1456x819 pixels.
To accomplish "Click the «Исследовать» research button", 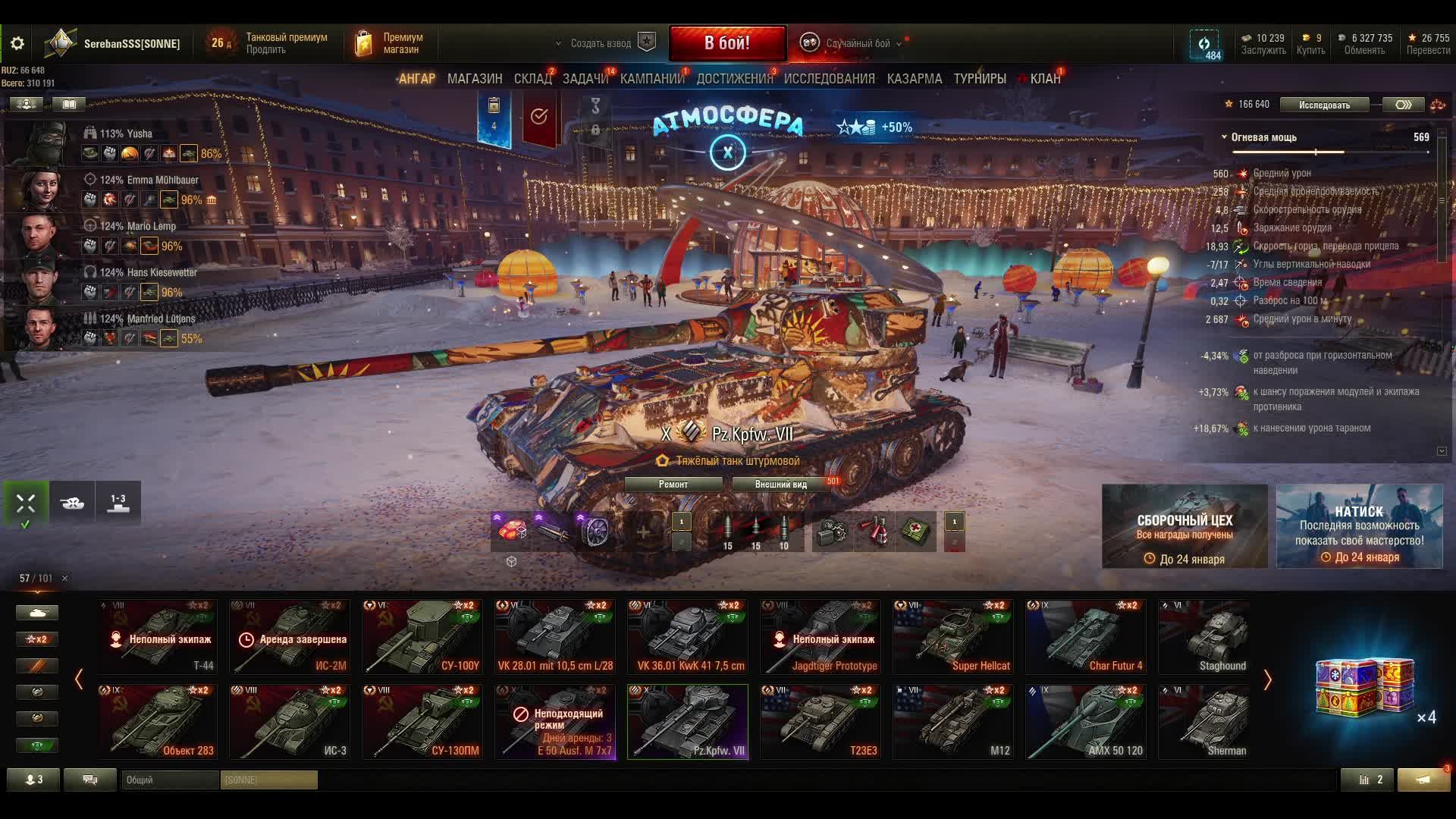I will click(x=1324, y=105).
